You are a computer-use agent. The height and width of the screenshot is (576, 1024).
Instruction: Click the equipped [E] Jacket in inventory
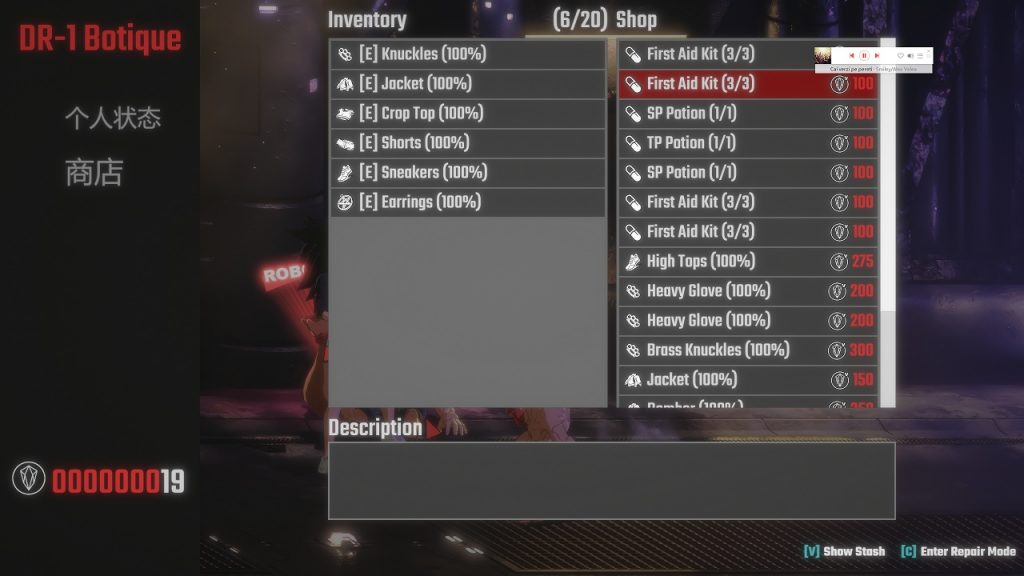click(467, 84)
